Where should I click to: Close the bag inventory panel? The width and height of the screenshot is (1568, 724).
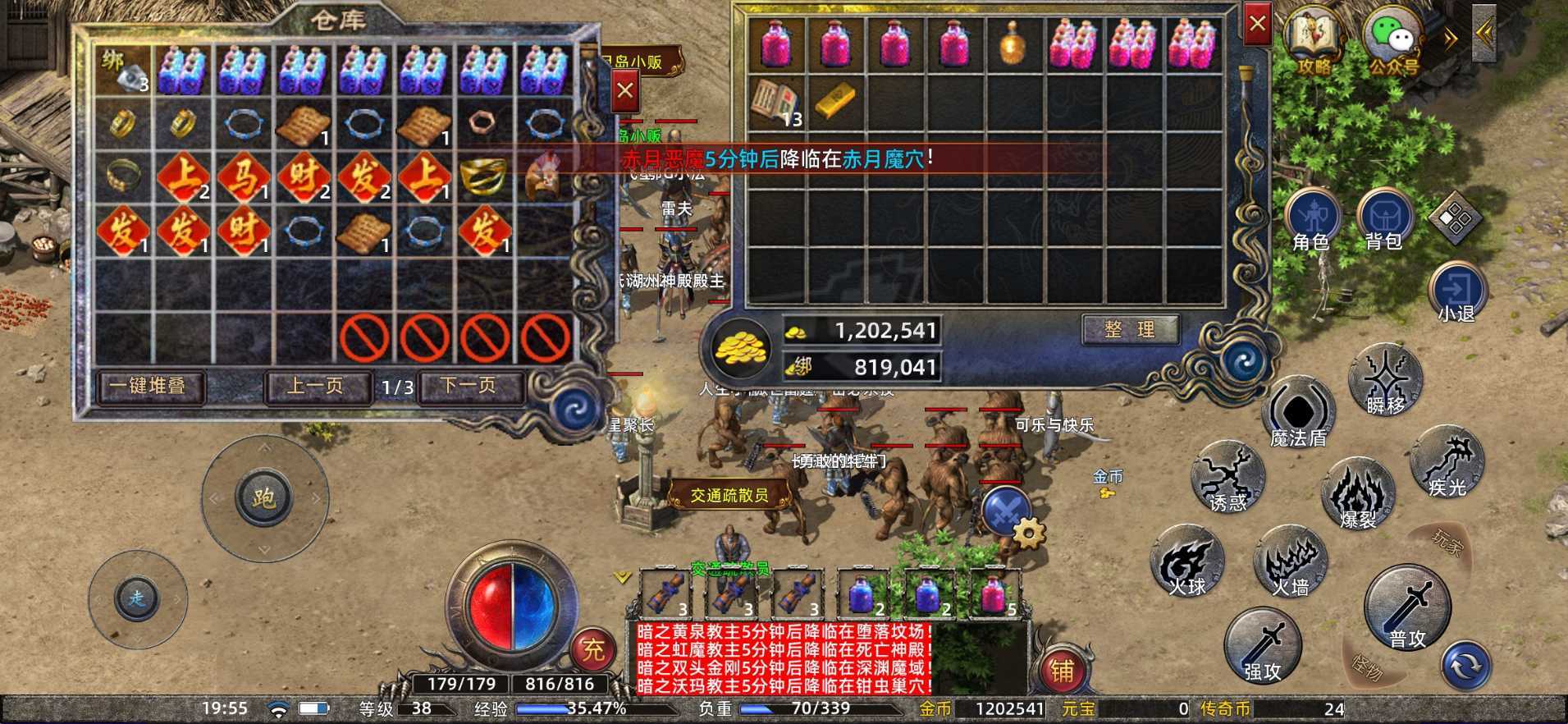[1257, 25]
